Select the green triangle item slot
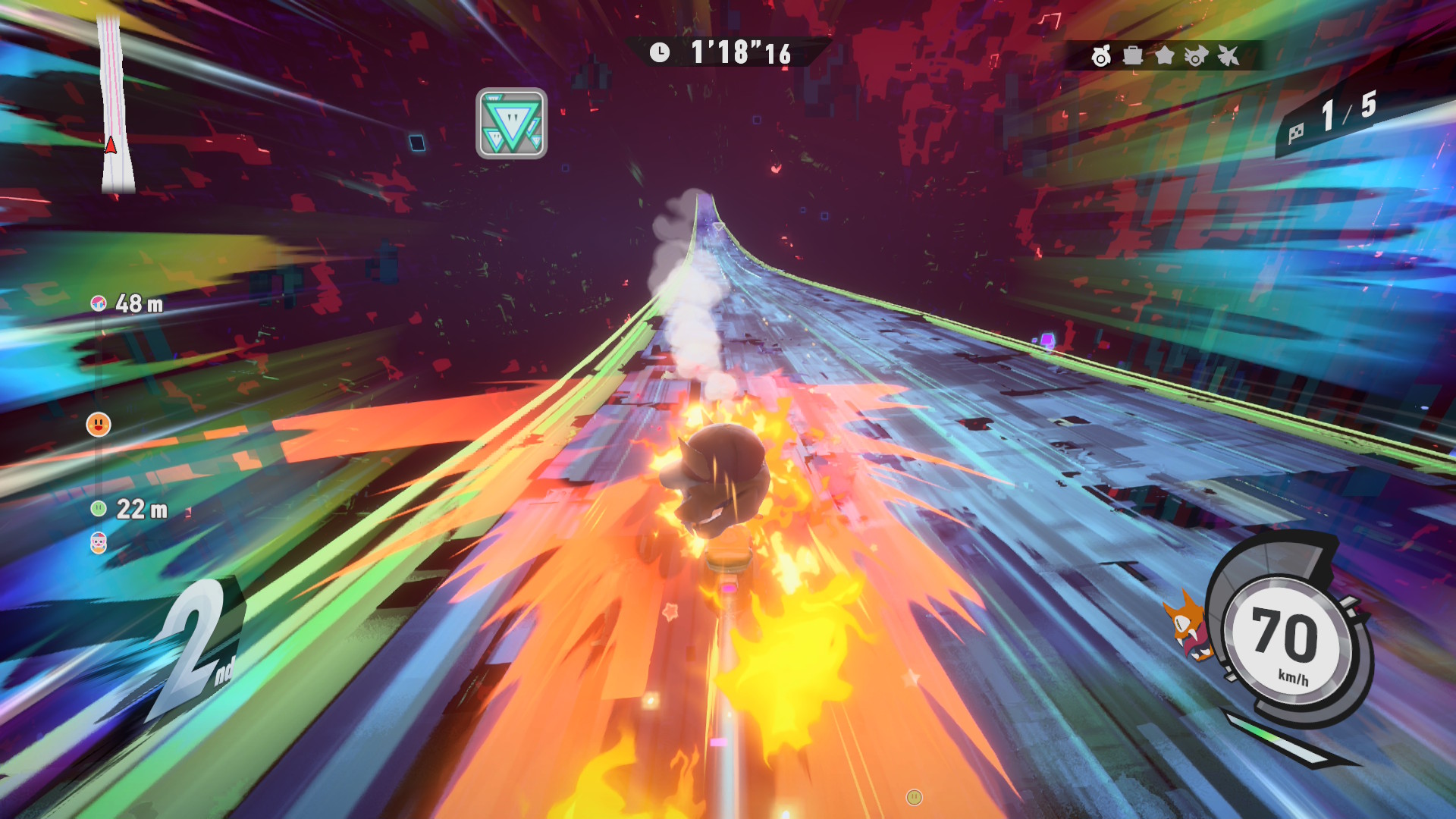 511,124
